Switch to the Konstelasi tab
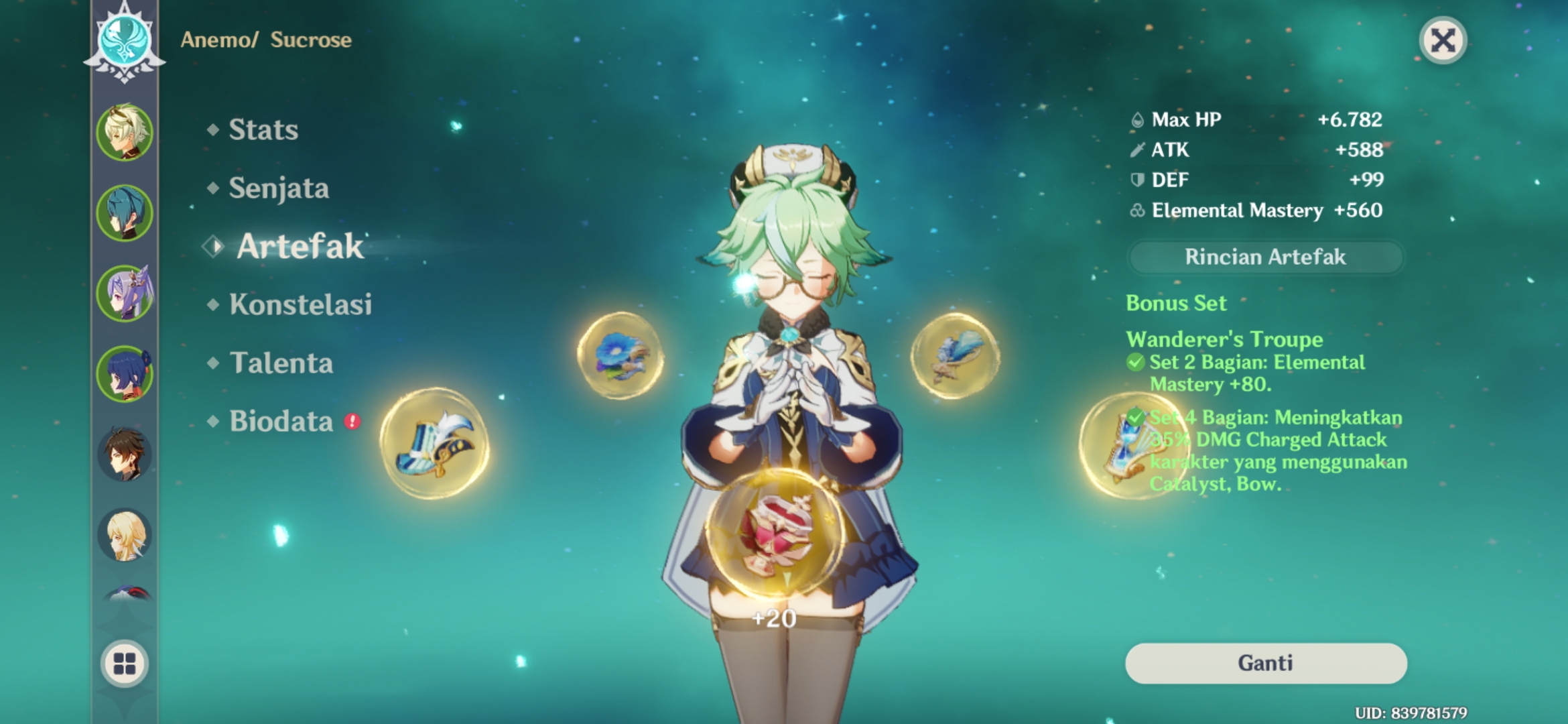The width and height of the screenshot is (1568, 724). (302, 305)
